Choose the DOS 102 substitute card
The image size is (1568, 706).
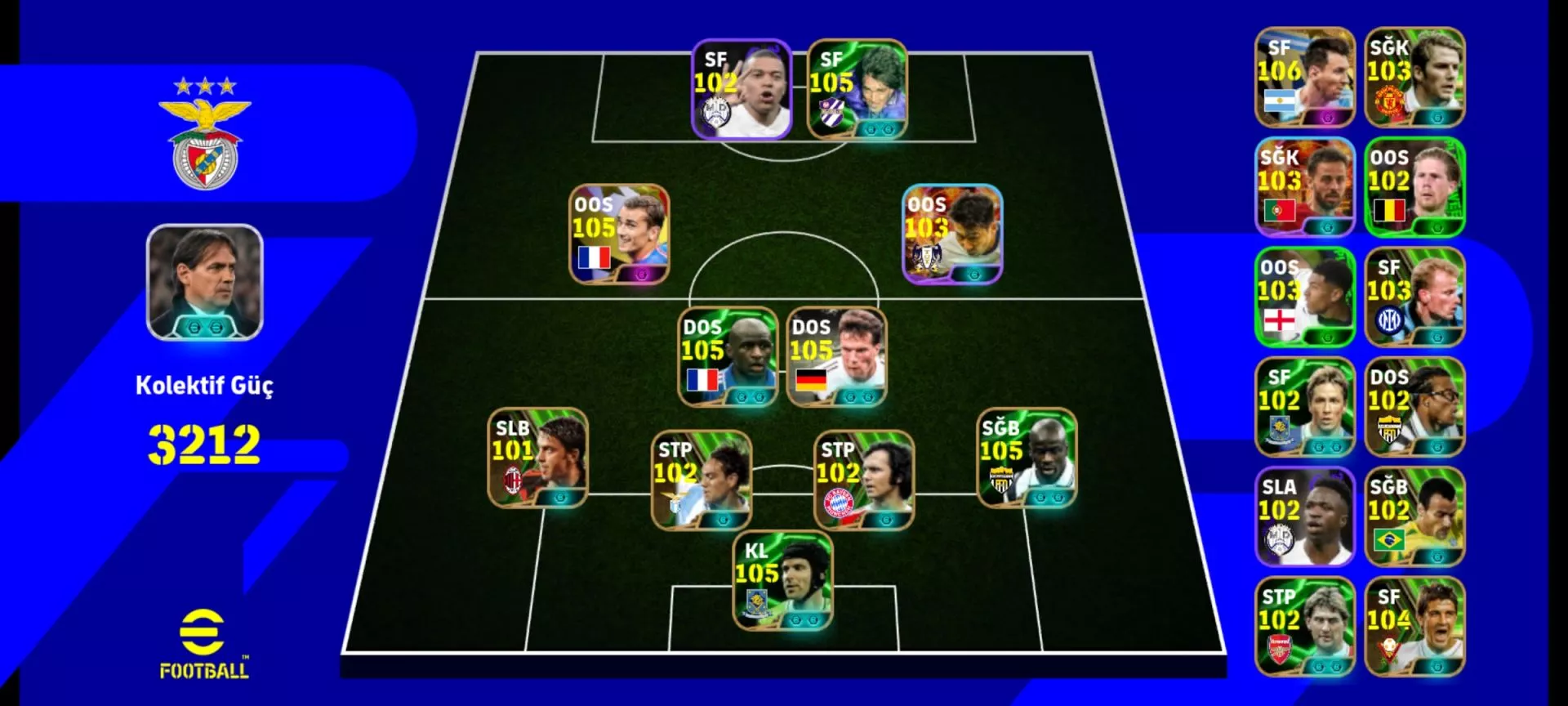coord(1414,407)
